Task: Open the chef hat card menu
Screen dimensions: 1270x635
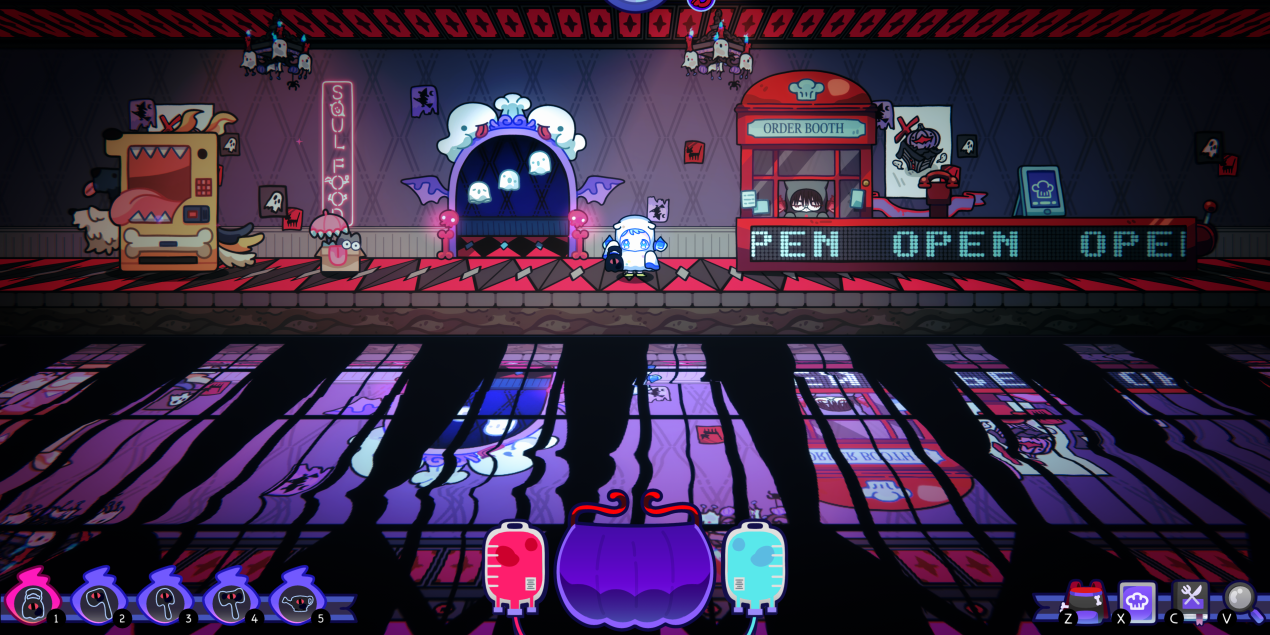Action: pyautogui.click(x=1137, y=600)
